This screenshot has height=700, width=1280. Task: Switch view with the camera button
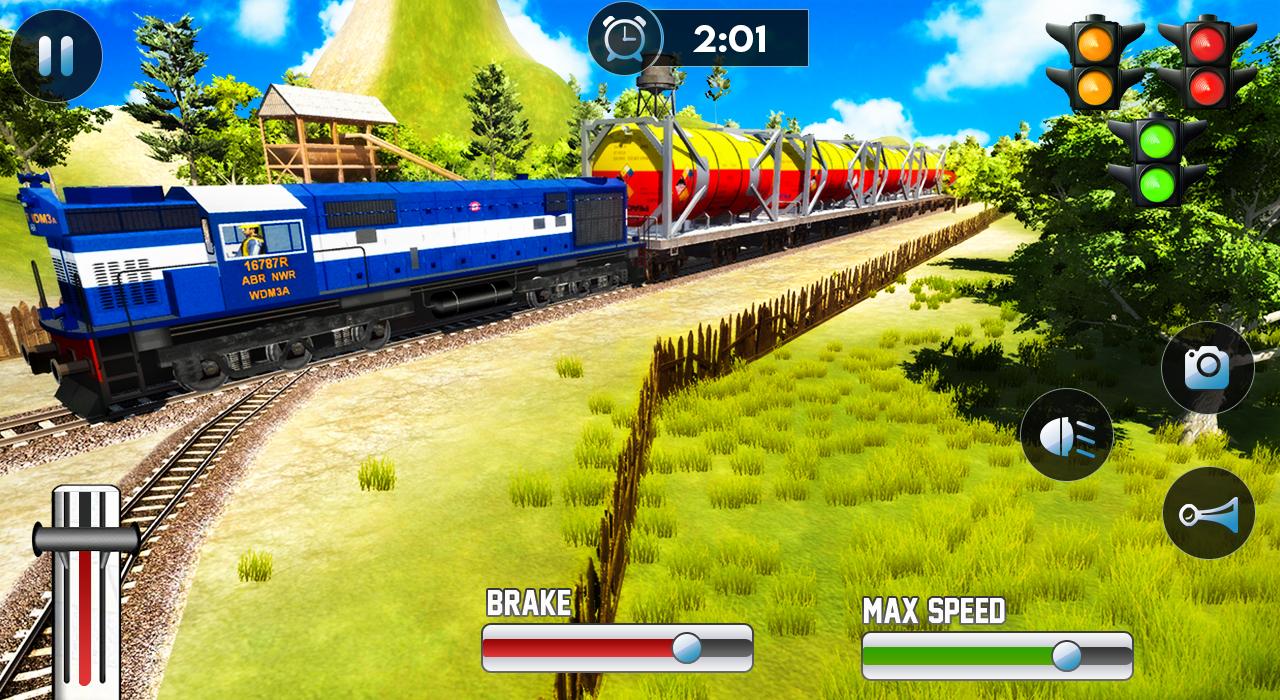[1207, 367]
